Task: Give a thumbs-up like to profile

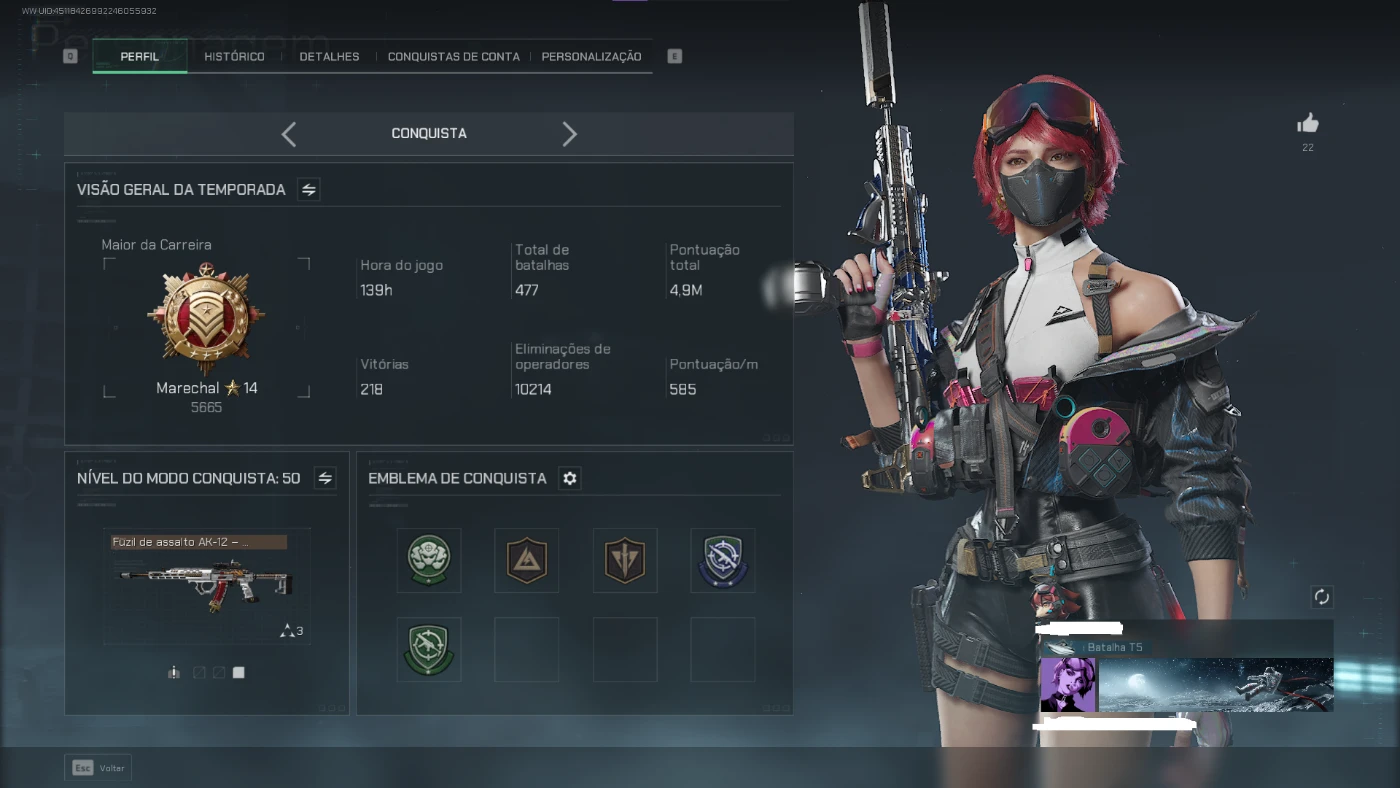Action: pyautogui.click(x=1308, y=124)
